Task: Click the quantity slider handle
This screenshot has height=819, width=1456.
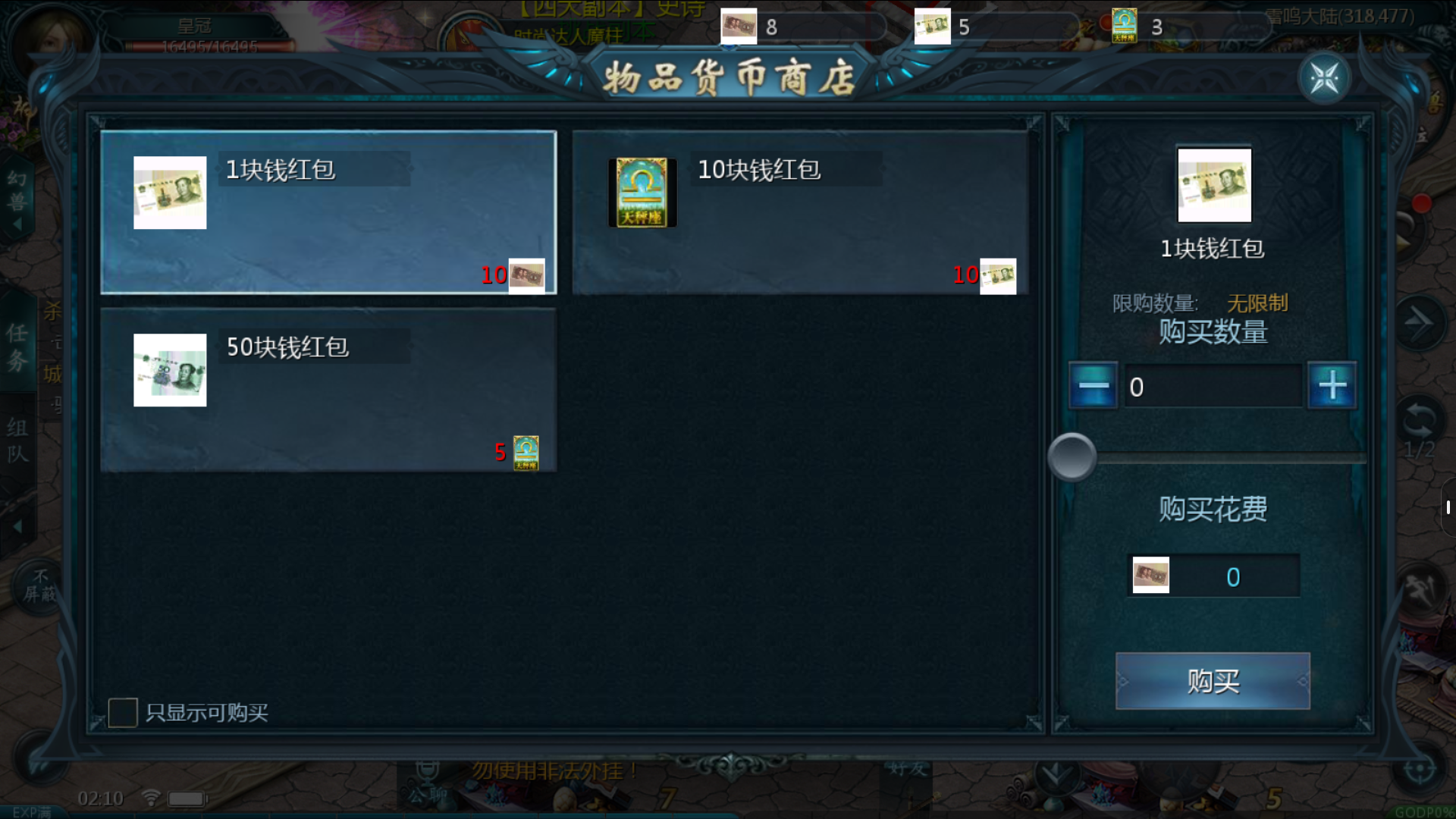Action: pyautogui.click(x=1072, y=457)
